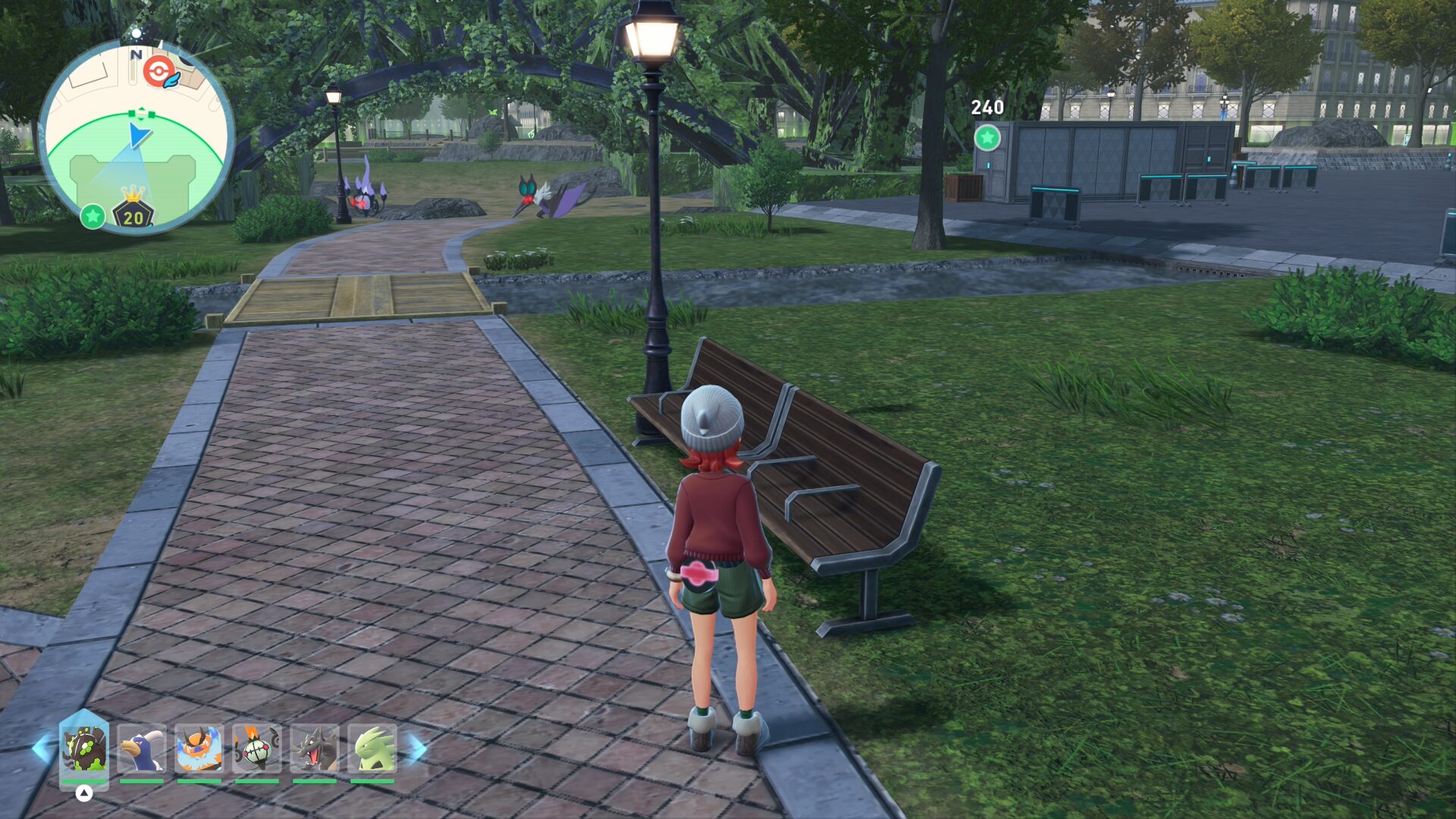Choose Larvitar in the party bar
Image resolution: width=1456 pixels, height=819 pixels.
[x=372, y=748]
